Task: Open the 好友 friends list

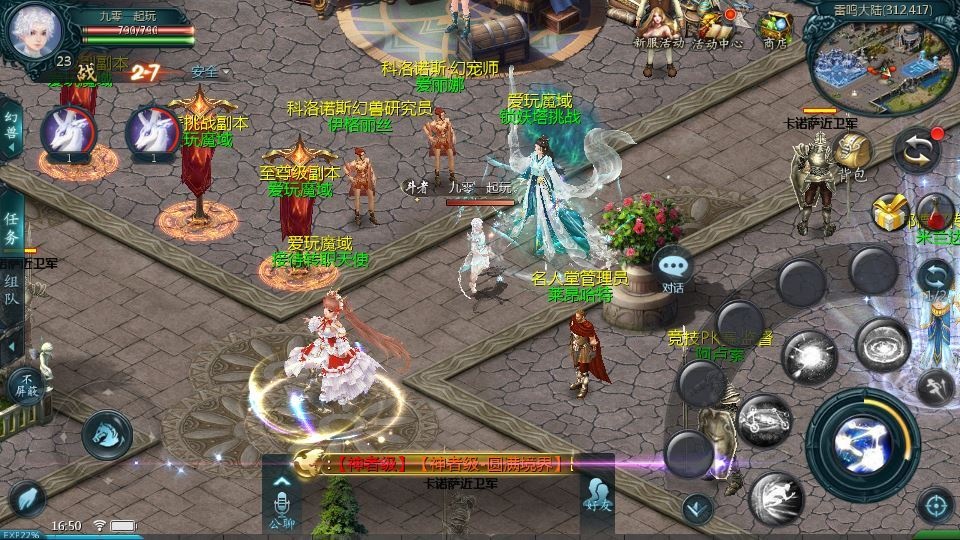Action: tap(597, 497)
